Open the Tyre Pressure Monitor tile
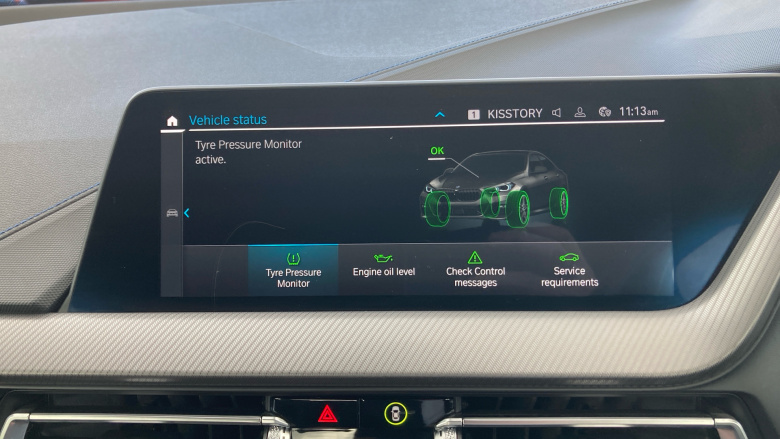This screenshot has height=439, width=780. (293, 269)
